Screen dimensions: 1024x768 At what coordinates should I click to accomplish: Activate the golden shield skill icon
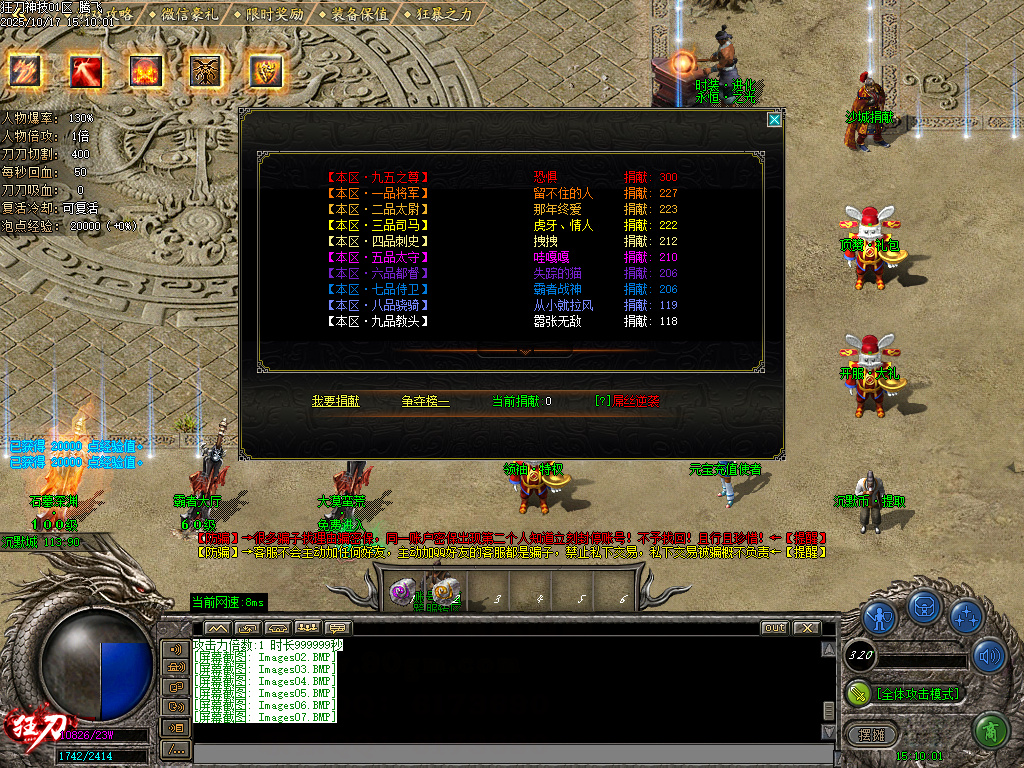267,70
